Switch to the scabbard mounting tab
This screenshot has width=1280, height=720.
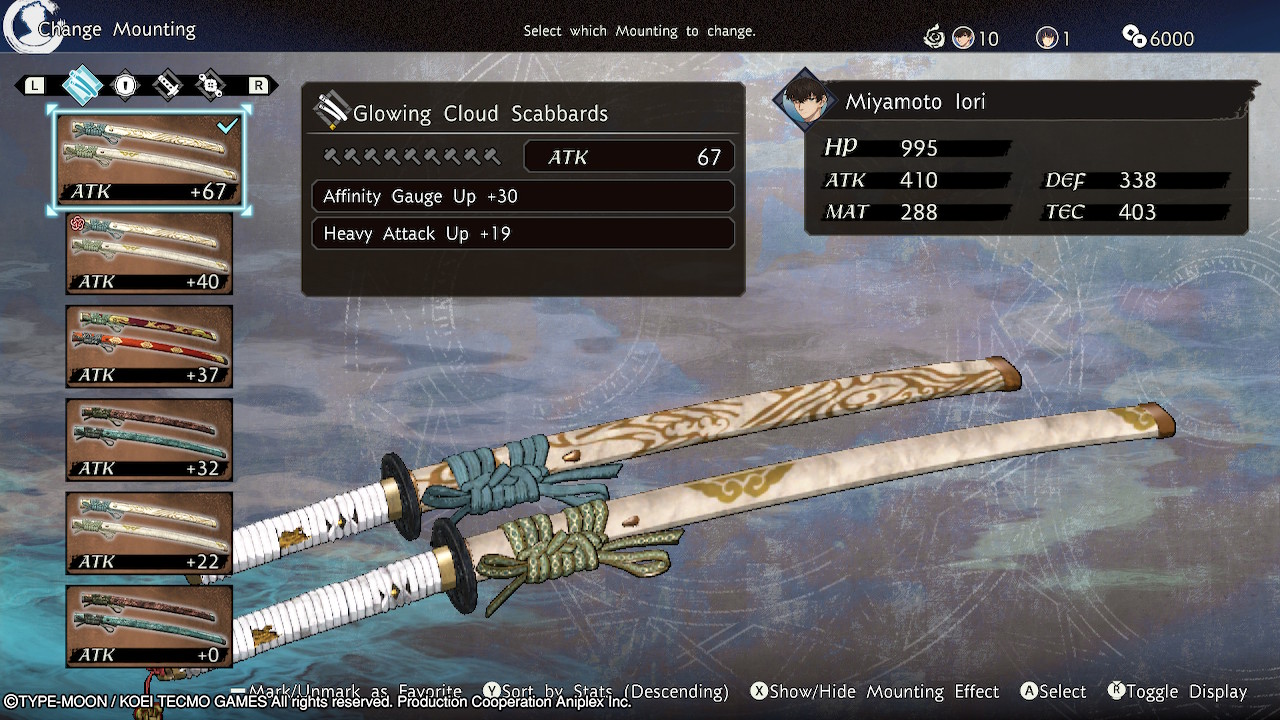pyautogui.click(x=82, y=86)
